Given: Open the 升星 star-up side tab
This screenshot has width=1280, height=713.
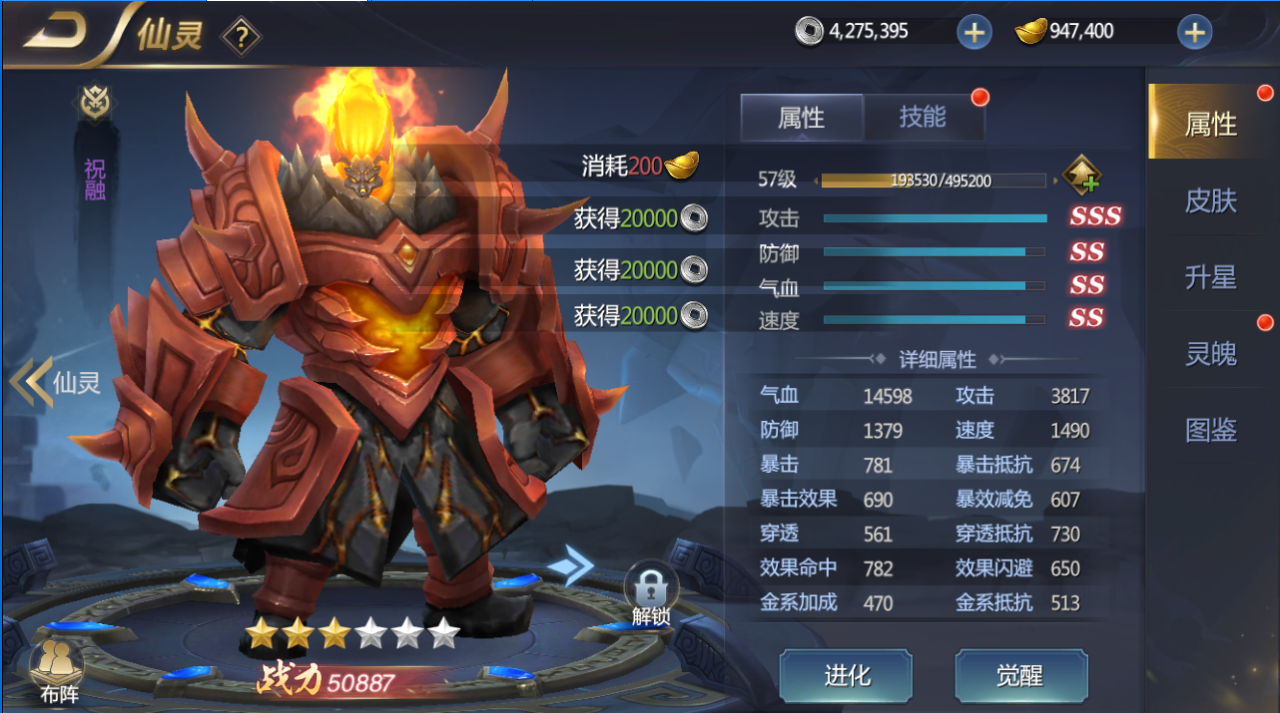Looking at the screenshot, I should coord(1210,277).
